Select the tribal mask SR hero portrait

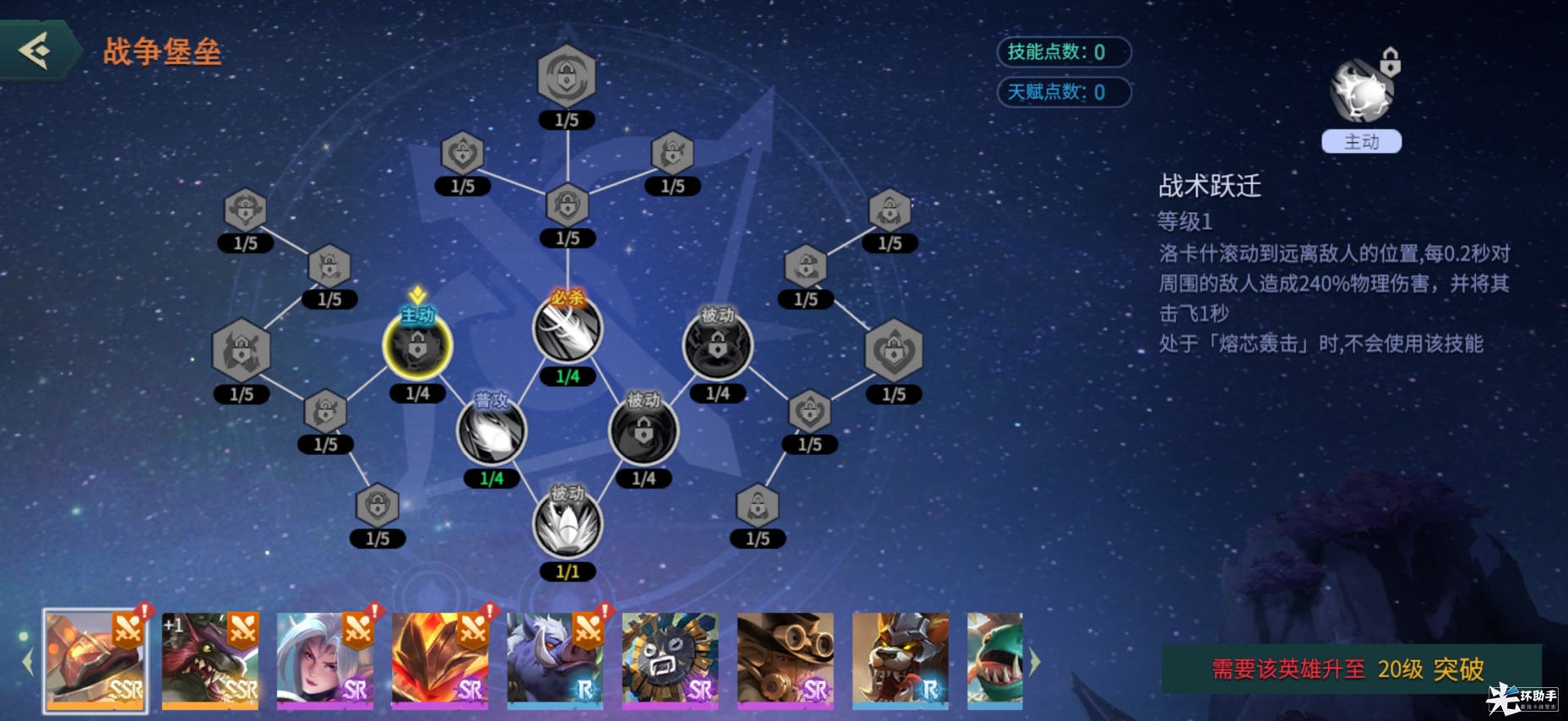click(x=670, y=659)
